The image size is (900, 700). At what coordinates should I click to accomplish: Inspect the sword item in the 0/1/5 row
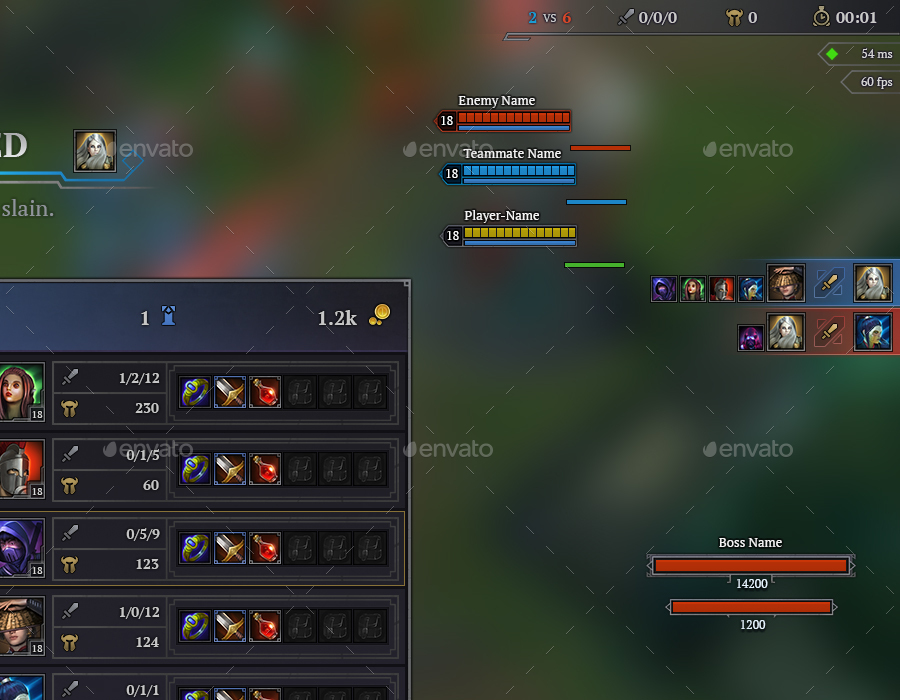(x=230, y=470)
